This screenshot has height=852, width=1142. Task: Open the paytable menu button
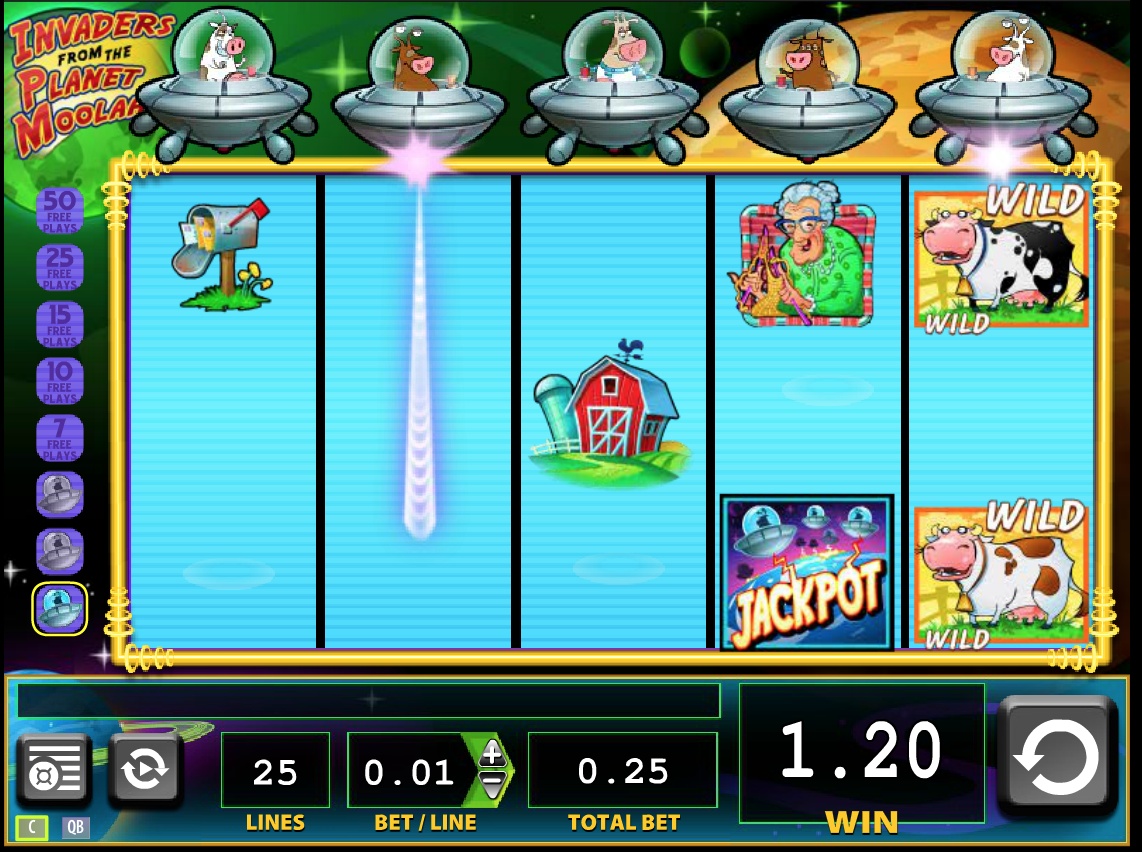click(x=53, y=771)
